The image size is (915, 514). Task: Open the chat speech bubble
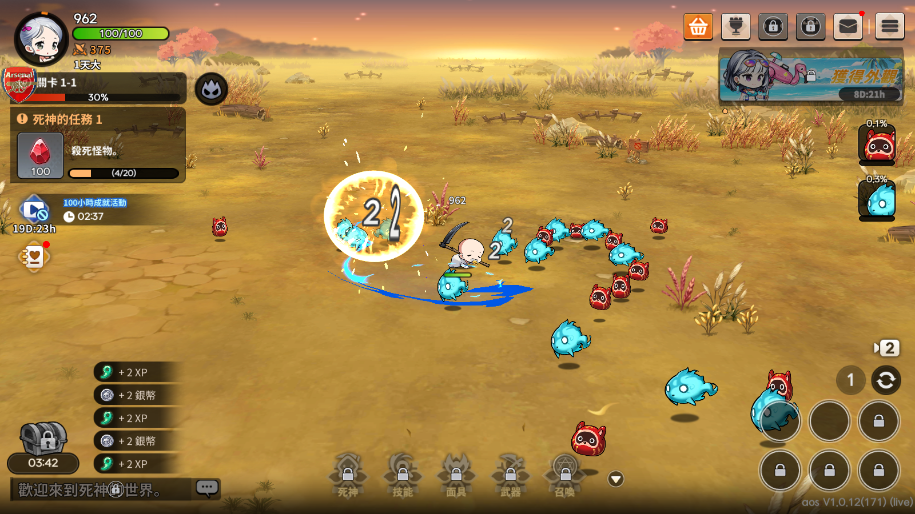click(x=207, y=488)
